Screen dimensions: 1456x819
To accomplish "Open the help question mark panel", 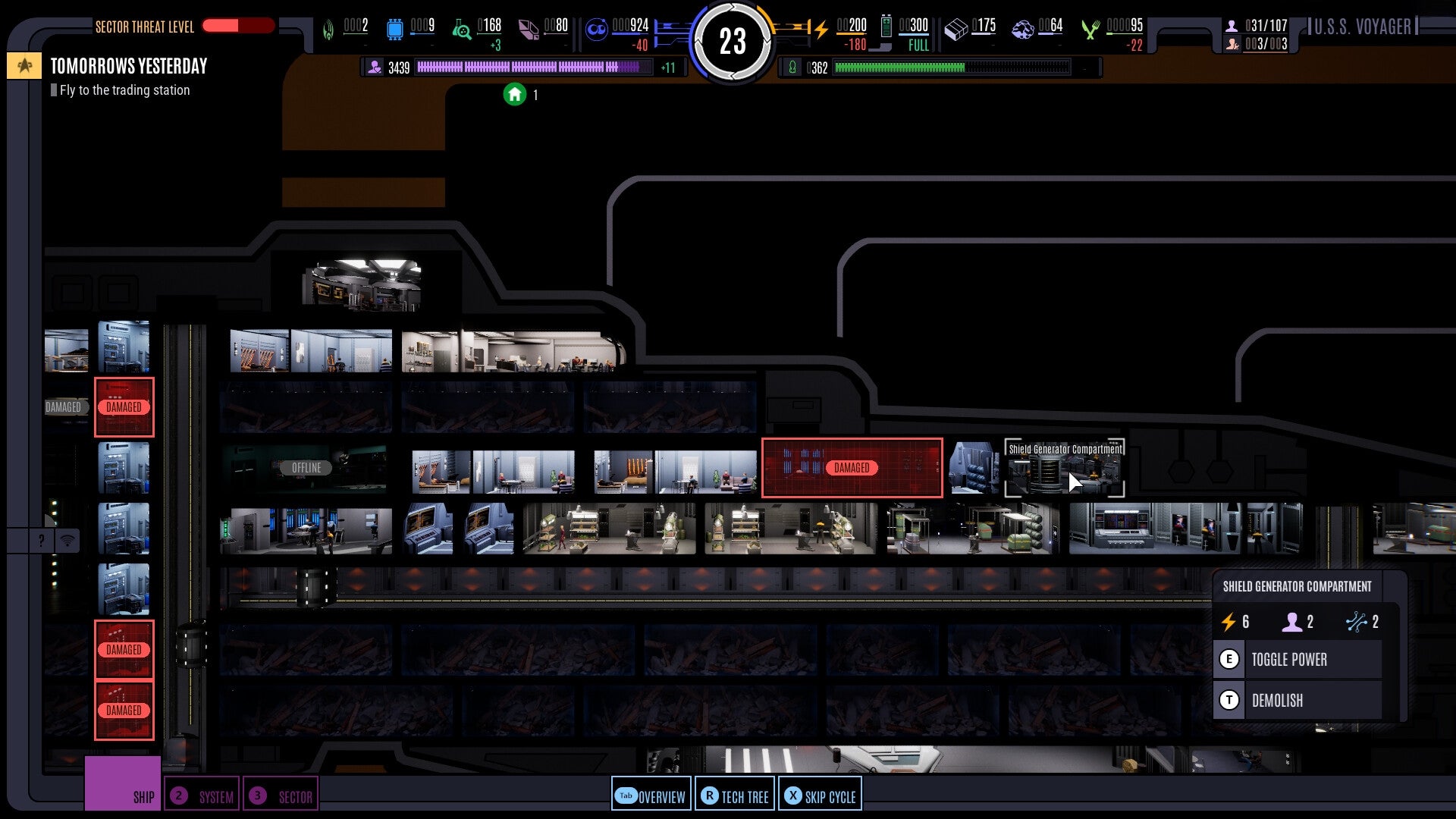I will (40, 540).
